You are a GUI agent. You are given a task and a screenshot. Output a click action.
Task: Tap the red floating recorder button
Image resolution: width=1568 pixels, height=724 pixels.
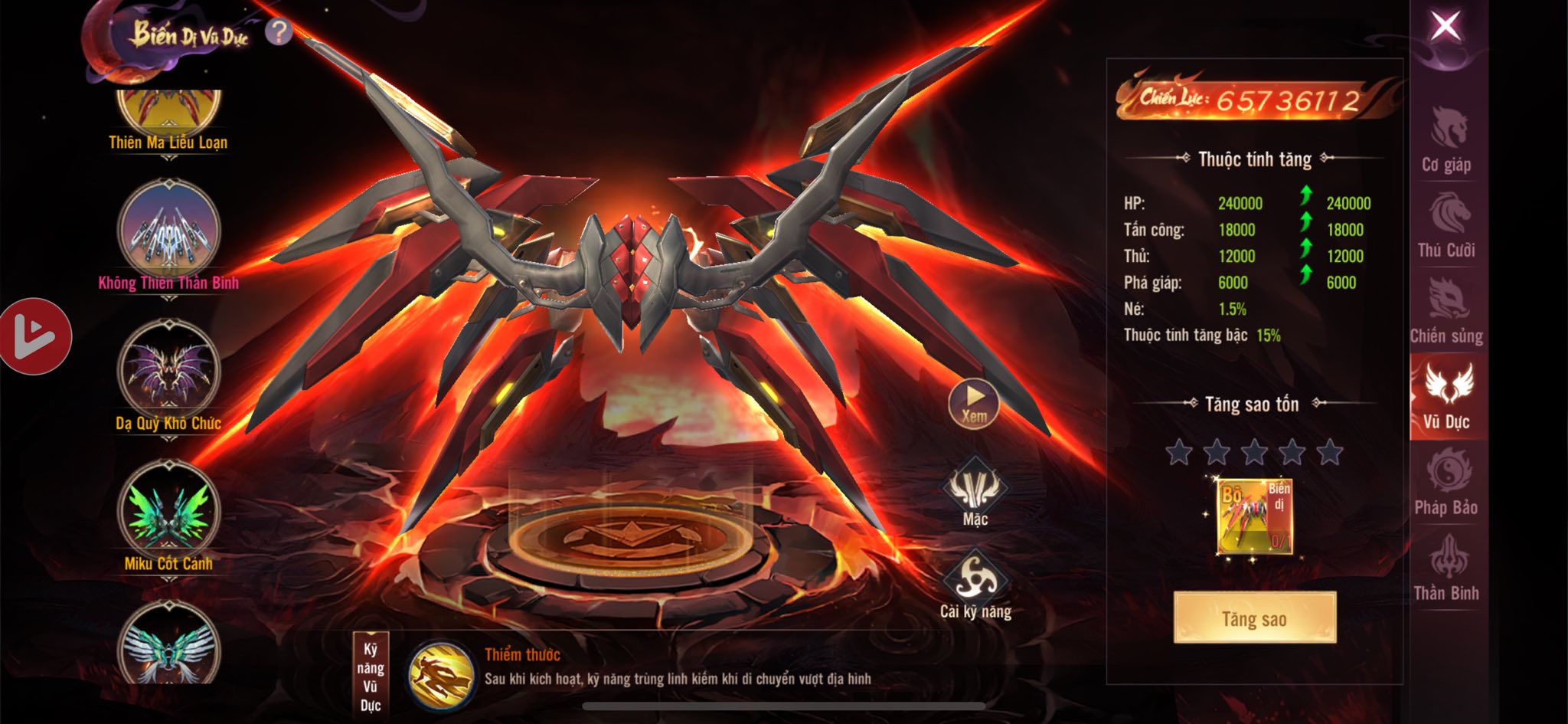click(x=34, y=336)
